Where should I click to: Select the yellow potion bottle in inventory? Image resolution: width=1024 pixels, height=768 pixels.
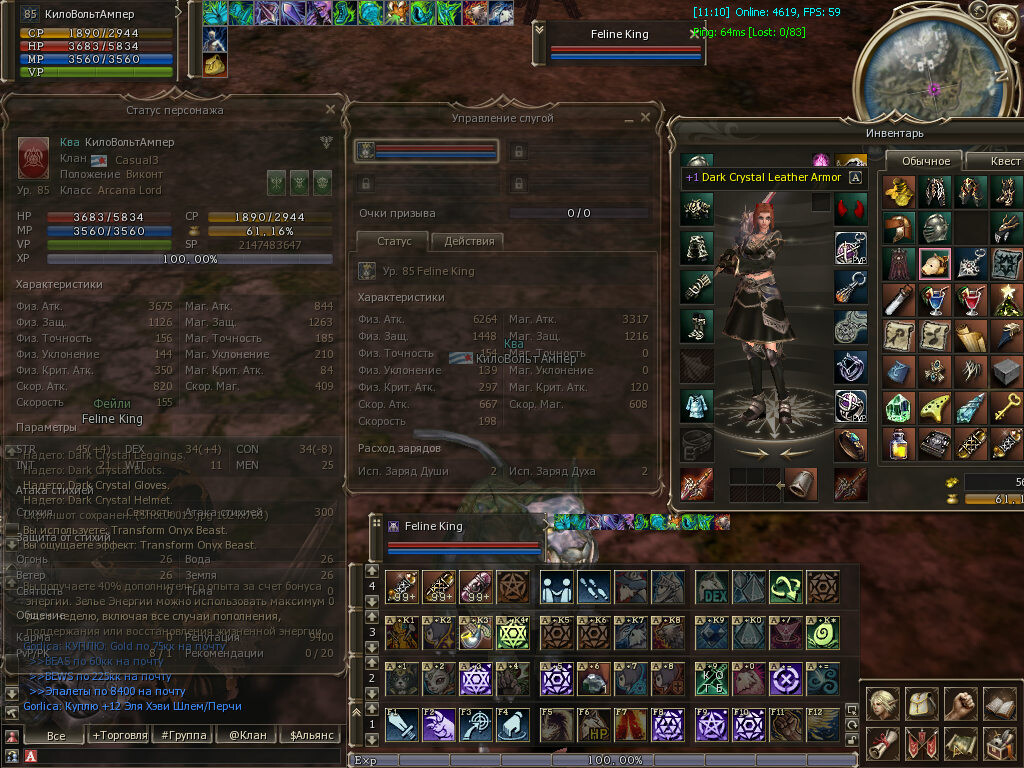pyautogui.click(x=898, y=441)
